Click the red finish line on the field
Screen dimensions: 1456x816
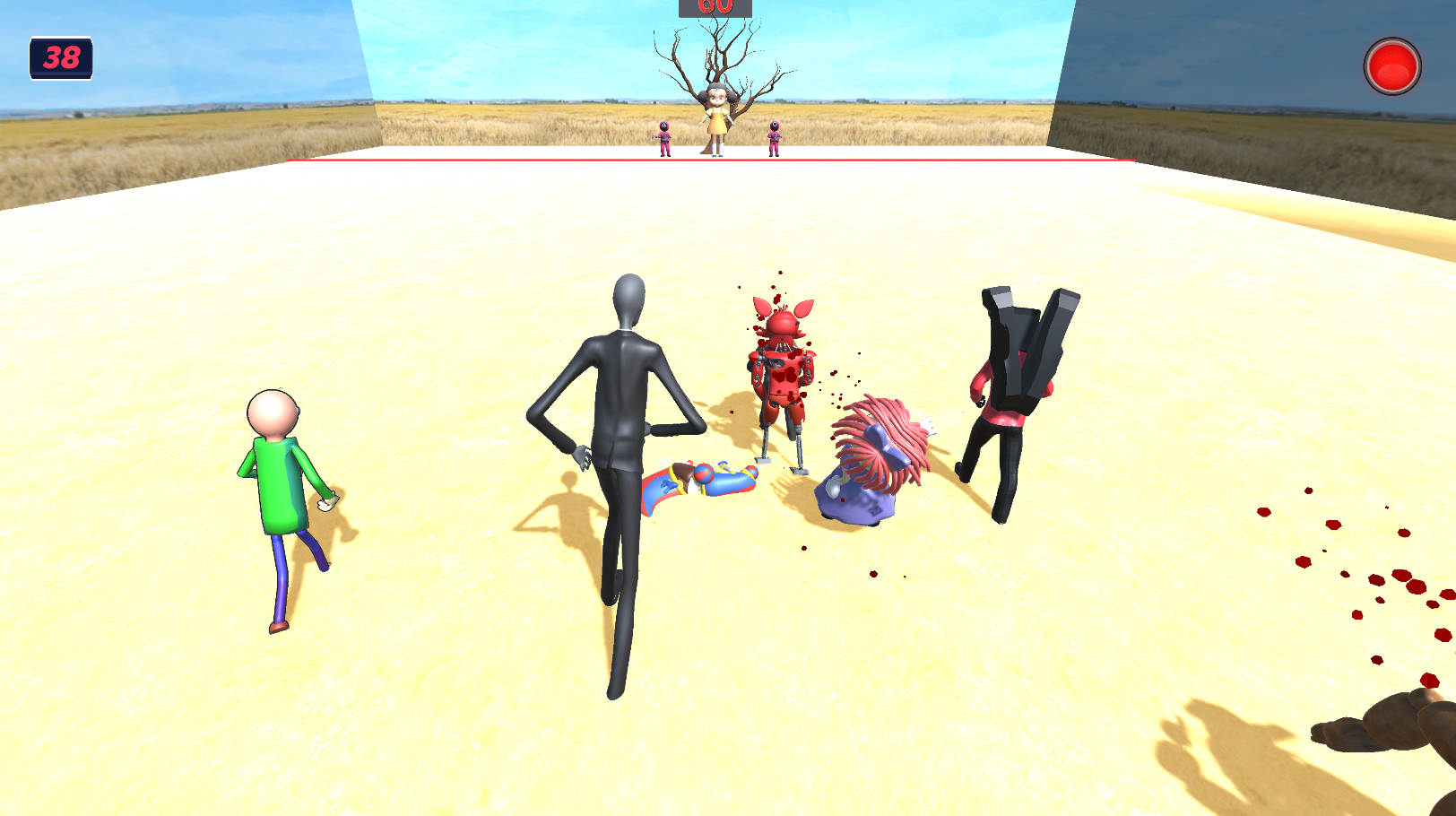click(448, 160)
